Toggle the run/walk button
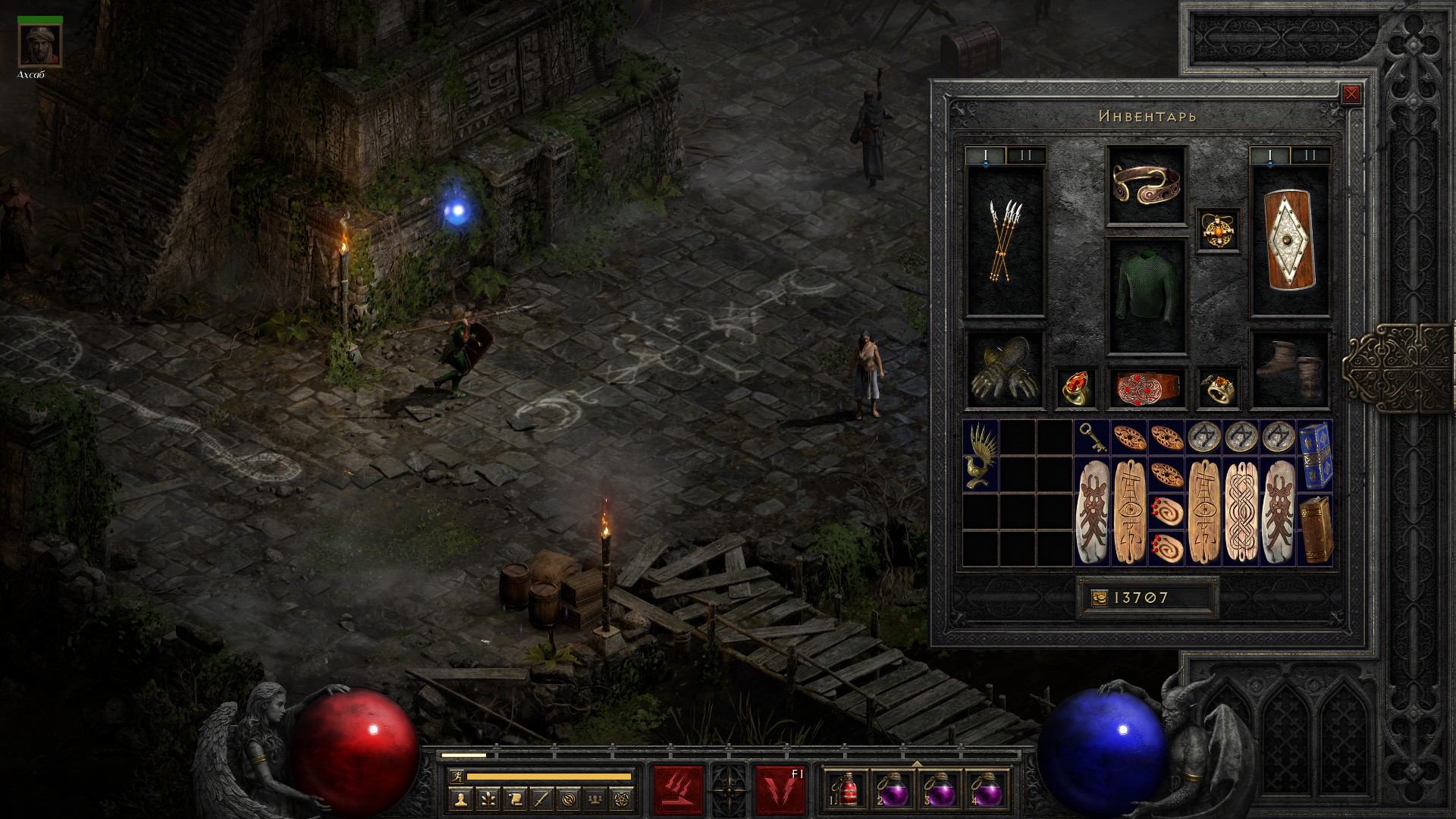The height and width of the screenshot is (819, 1456). pos(454,777)
